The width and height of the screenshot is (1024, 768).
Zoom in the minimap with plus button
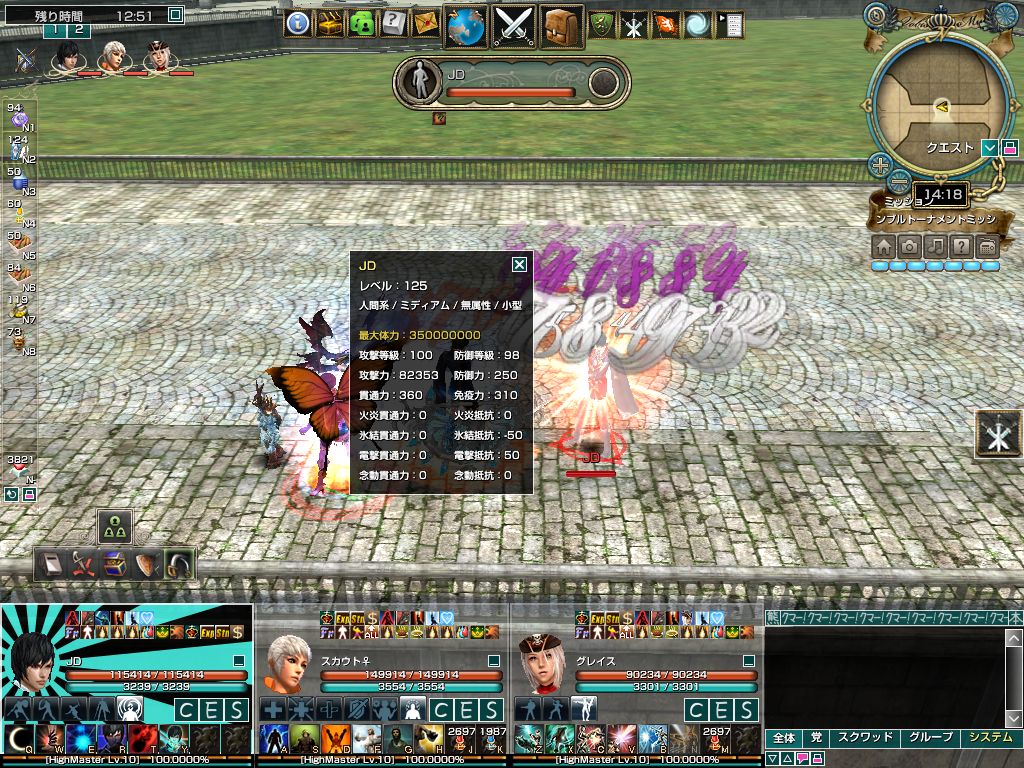[880, 164]
